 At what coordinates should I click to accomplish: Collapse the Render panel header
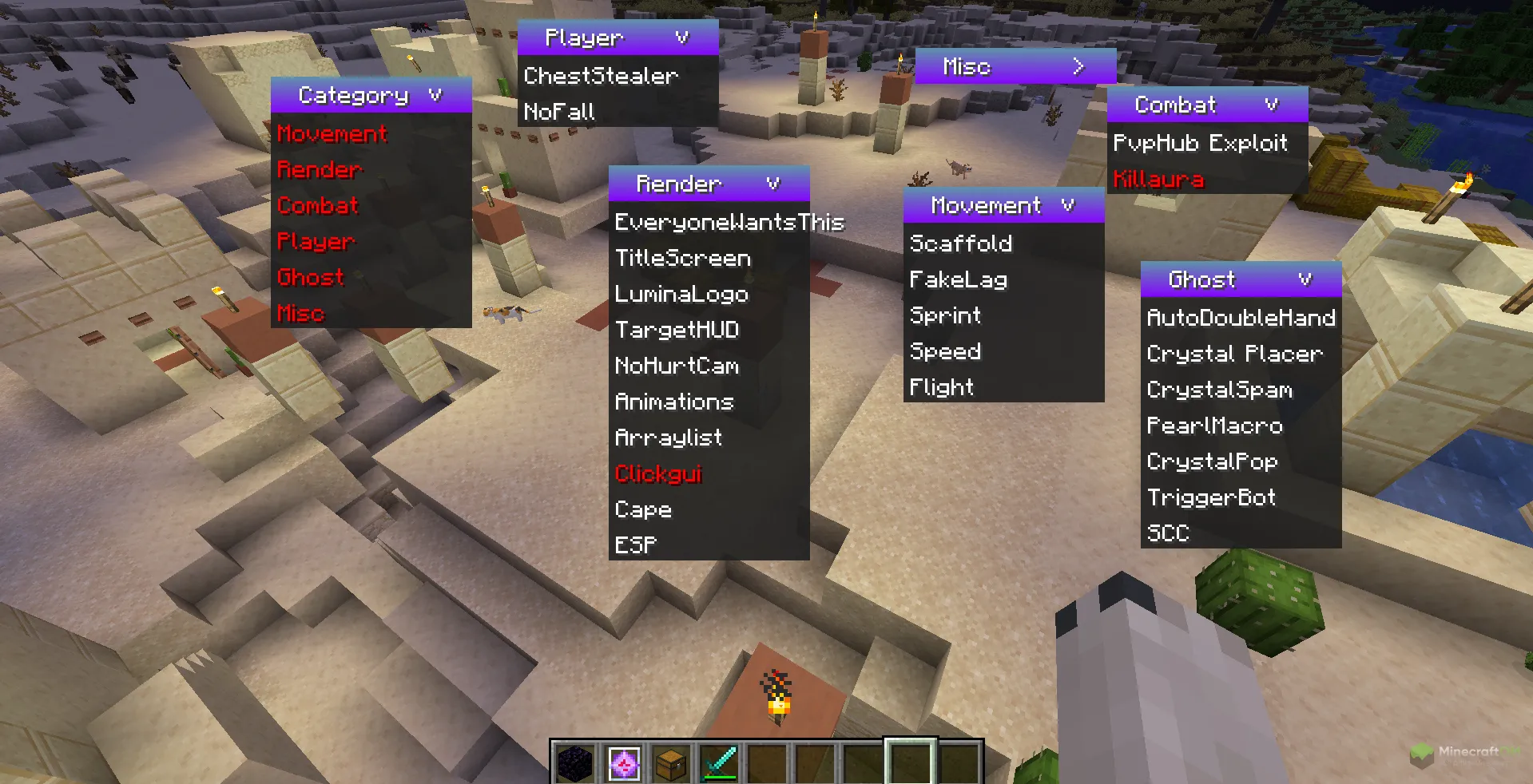click(772, 184)
